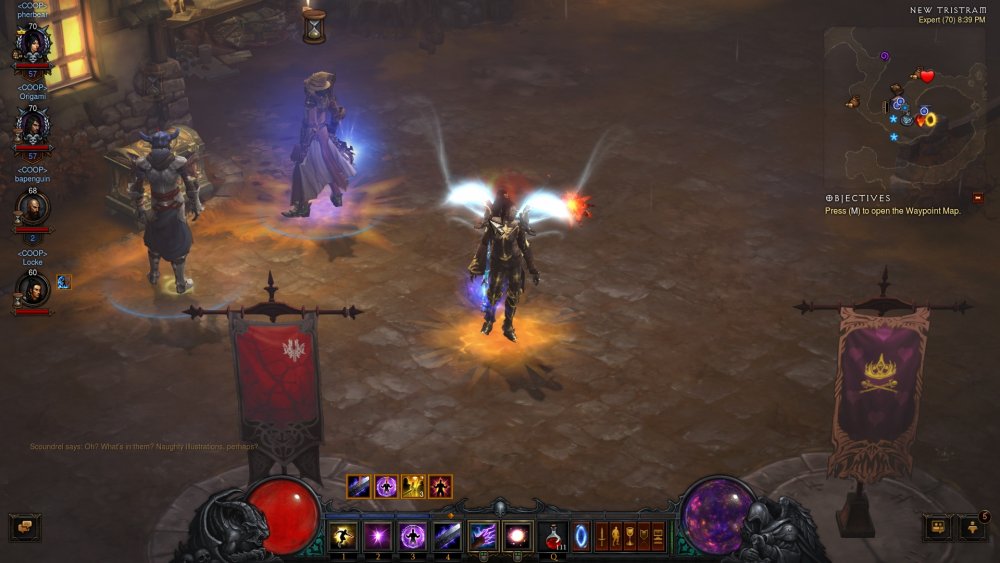Drink the red health potion
This screenshot has height=563, width=1000.
coord(553,535)
